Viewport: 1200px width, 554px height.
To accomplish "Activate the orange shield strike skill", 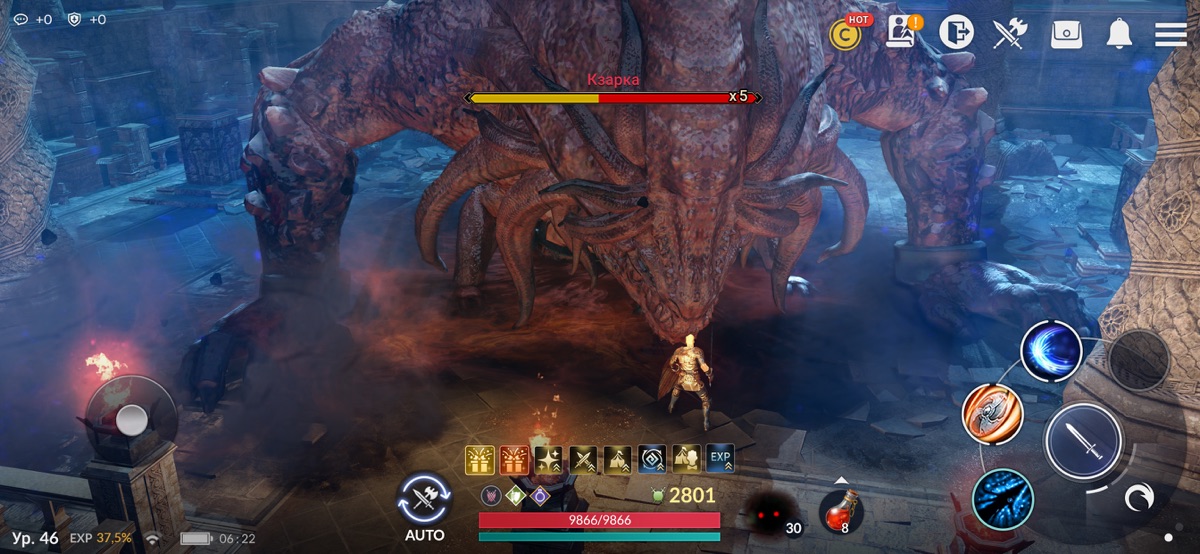I will click(992, 414).
